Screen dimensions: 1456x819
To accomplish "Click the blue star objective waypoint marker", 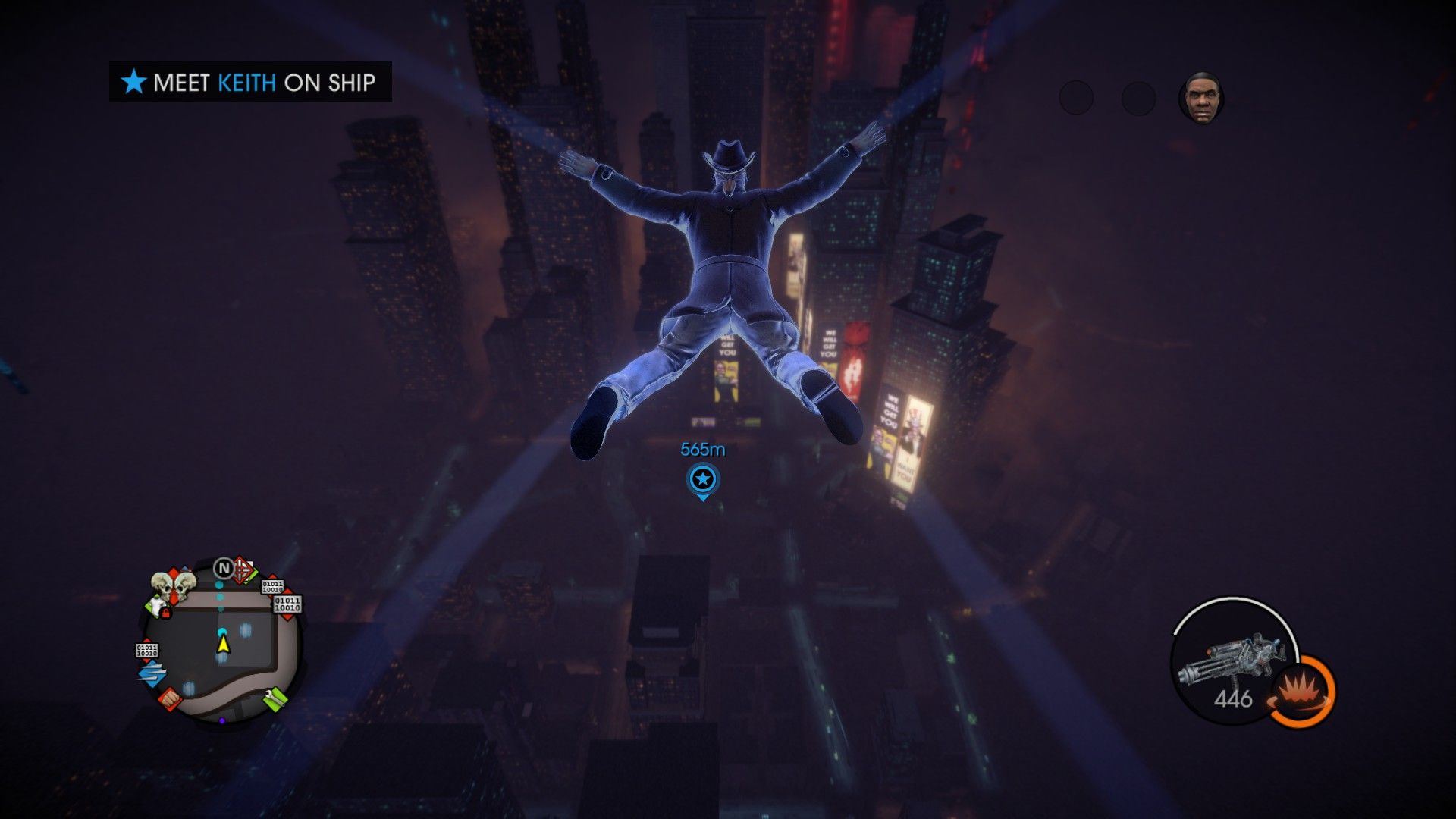I will [x=702, y=480].
